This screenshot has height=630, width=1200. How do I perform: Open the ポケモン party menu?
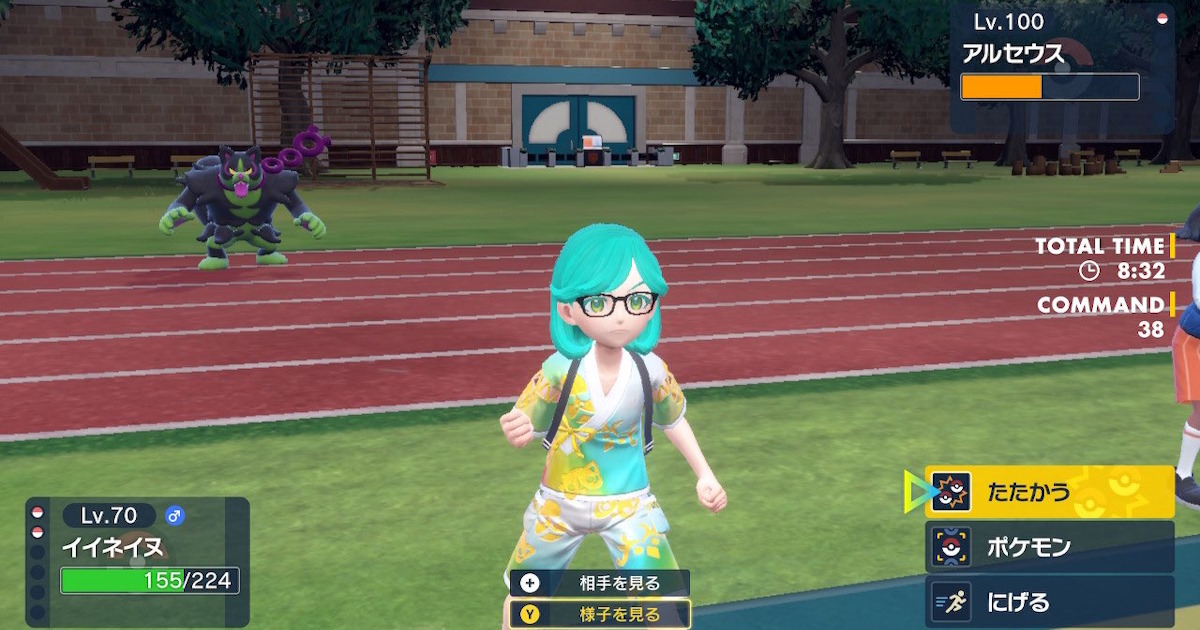click(x=1048, y=547)
